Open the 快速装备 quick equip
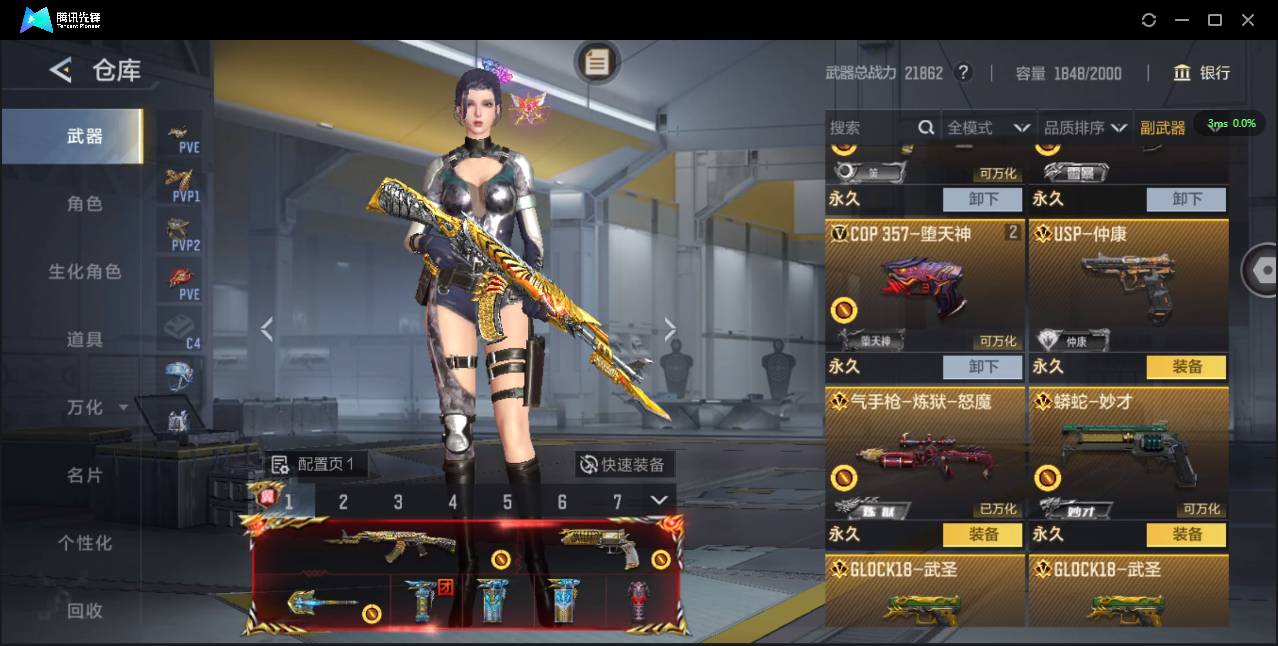Image resolution: width=1278 pixels, height=646 pixels. pyautogui.click(x=624, y=465)
